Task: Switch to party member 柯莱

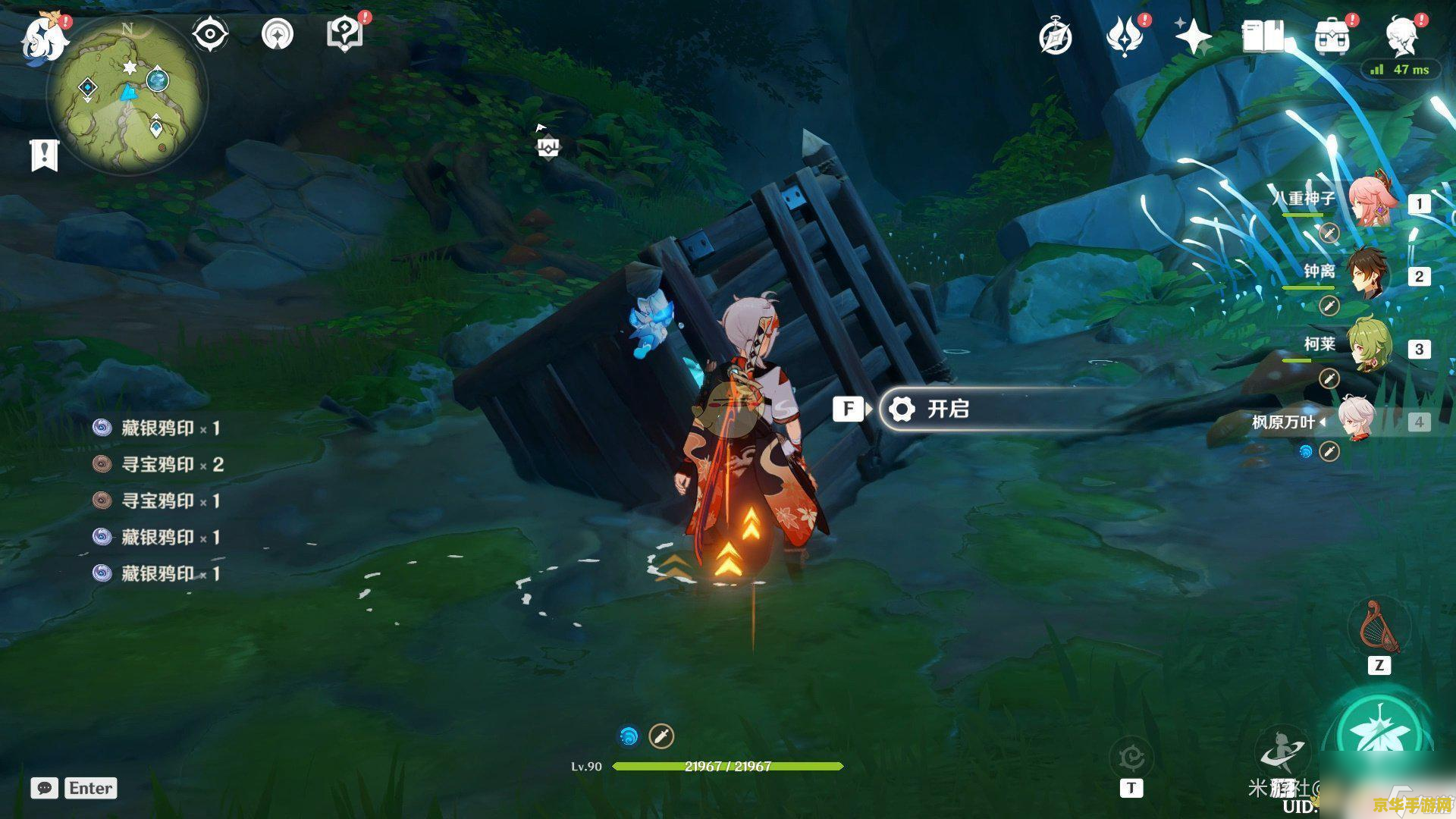Action: (x=1367, y=347)
